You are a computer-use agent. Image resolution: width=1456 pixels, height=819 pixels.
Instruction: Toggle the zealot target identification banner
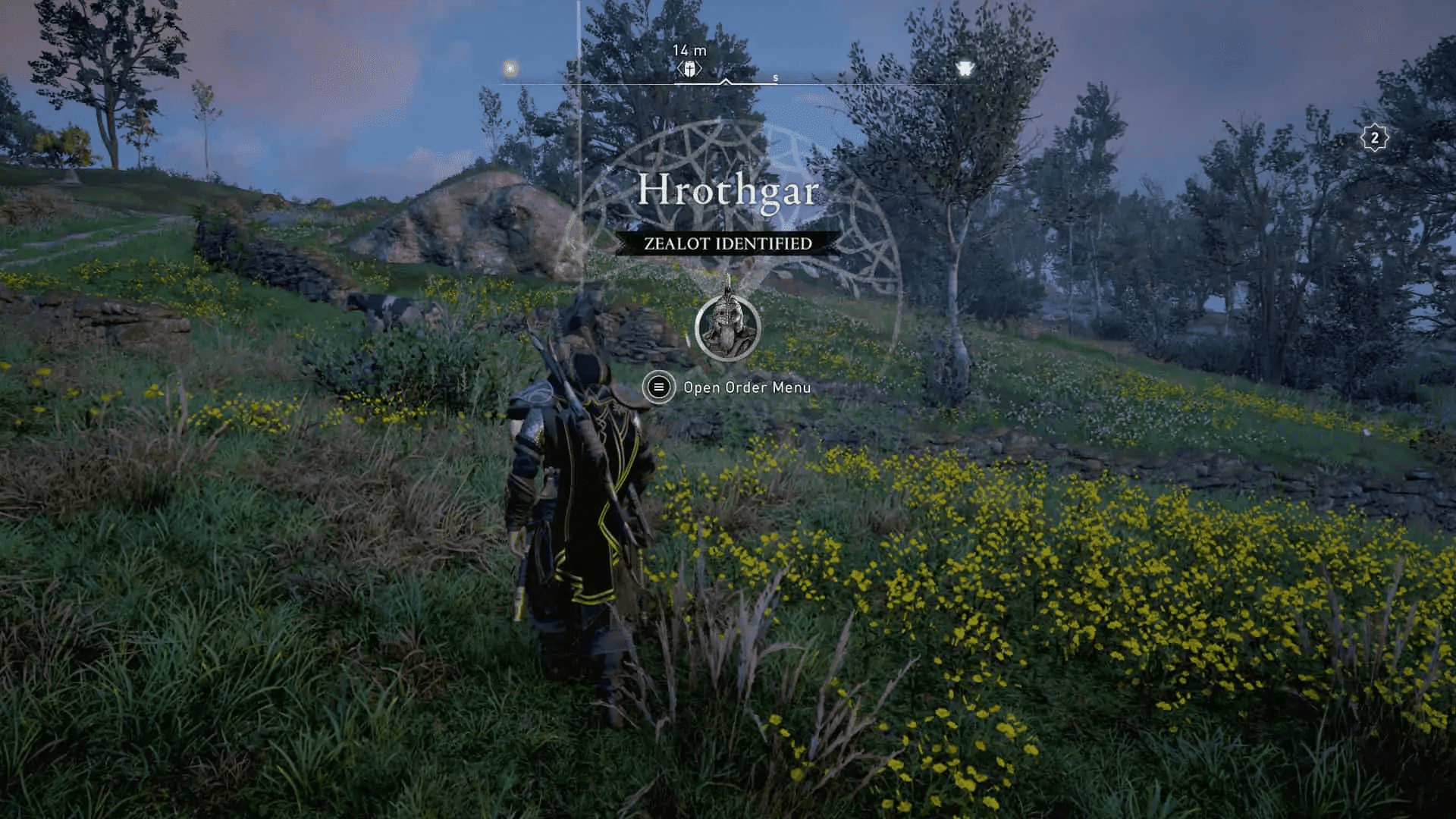726,243
